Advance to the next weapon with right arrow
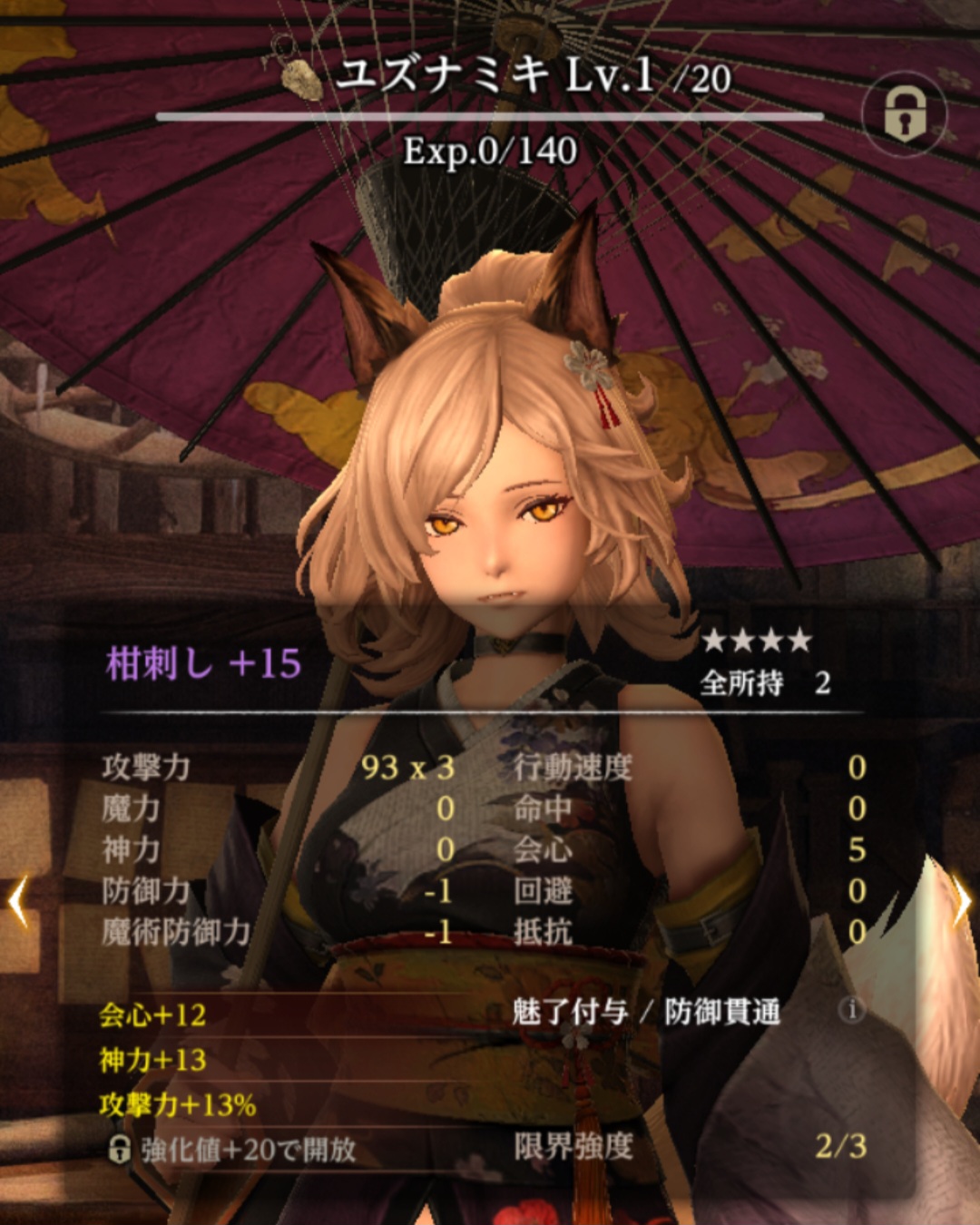Viewport: 980px width, 1225px height. pyautogui.click(x=962, y=903)
